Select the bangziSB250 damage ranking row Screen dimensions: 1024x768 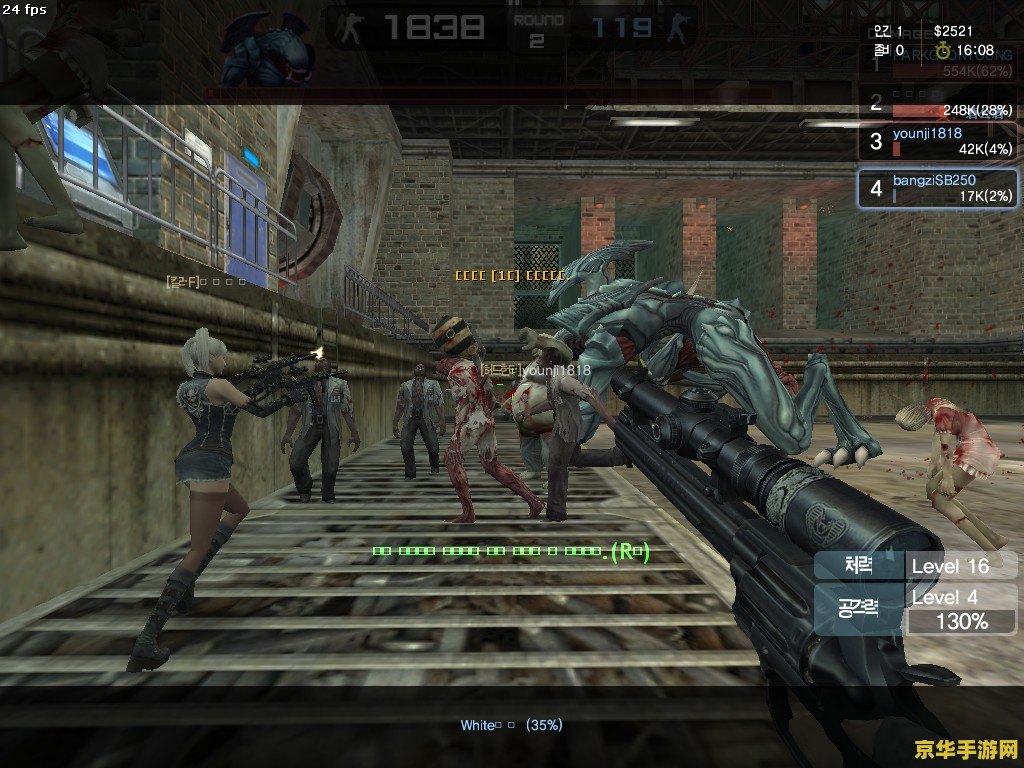pyautogui.click(x=938, y=188)
